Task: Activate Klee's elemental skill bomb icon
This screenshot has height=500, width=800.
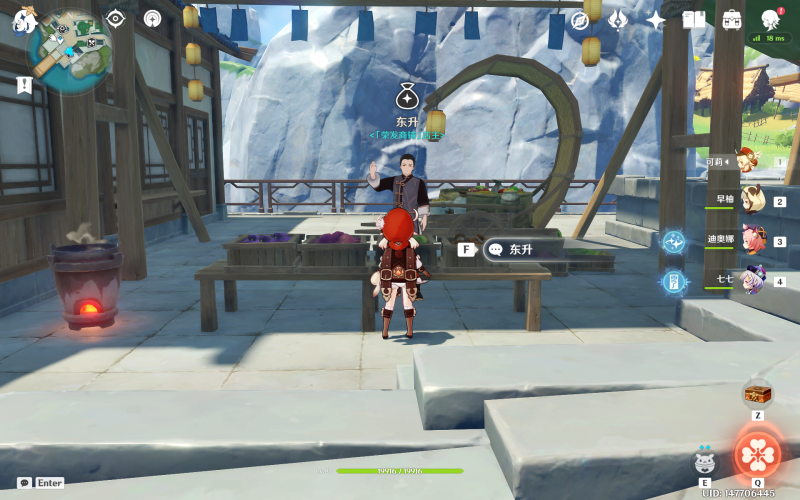Action: (705, 461)
